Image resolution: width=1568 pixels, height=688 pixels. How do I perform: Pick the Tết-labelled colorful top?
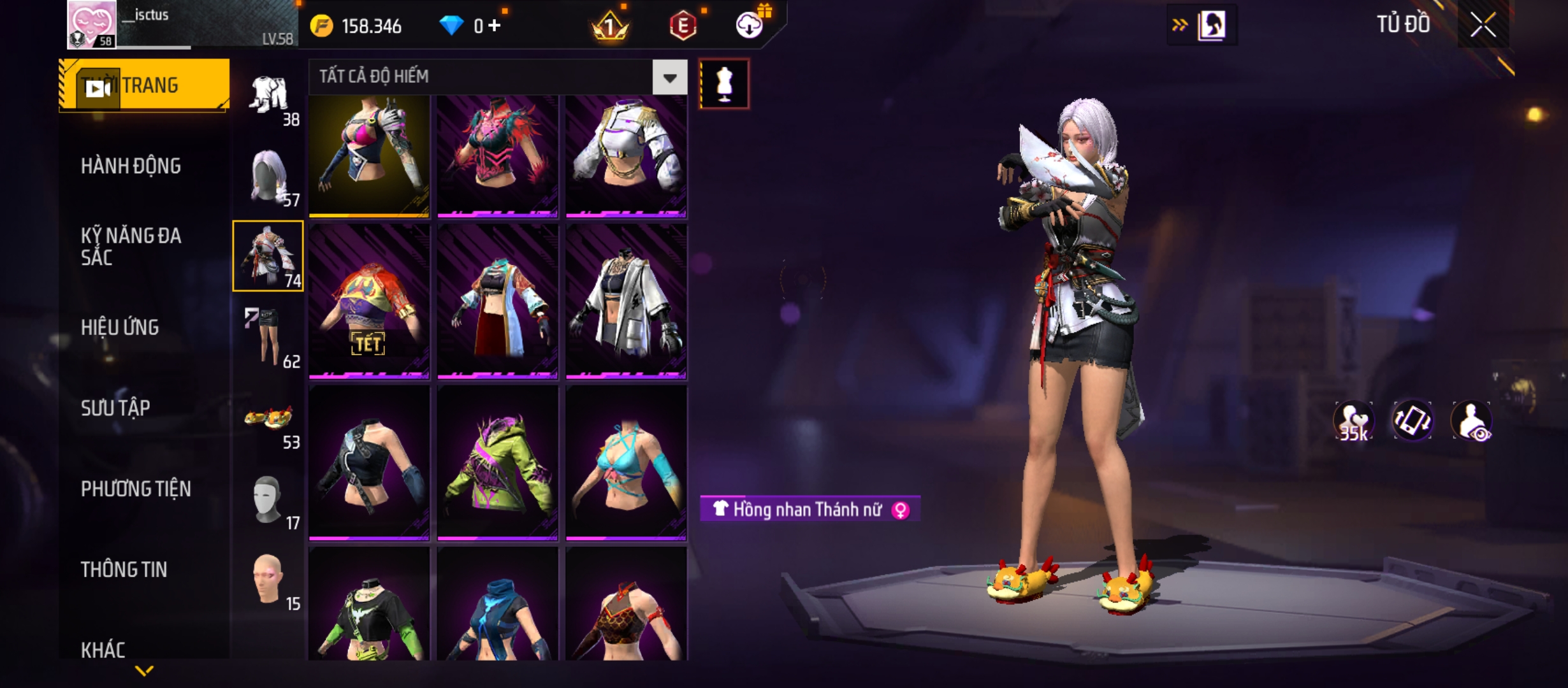coord(369,302)
